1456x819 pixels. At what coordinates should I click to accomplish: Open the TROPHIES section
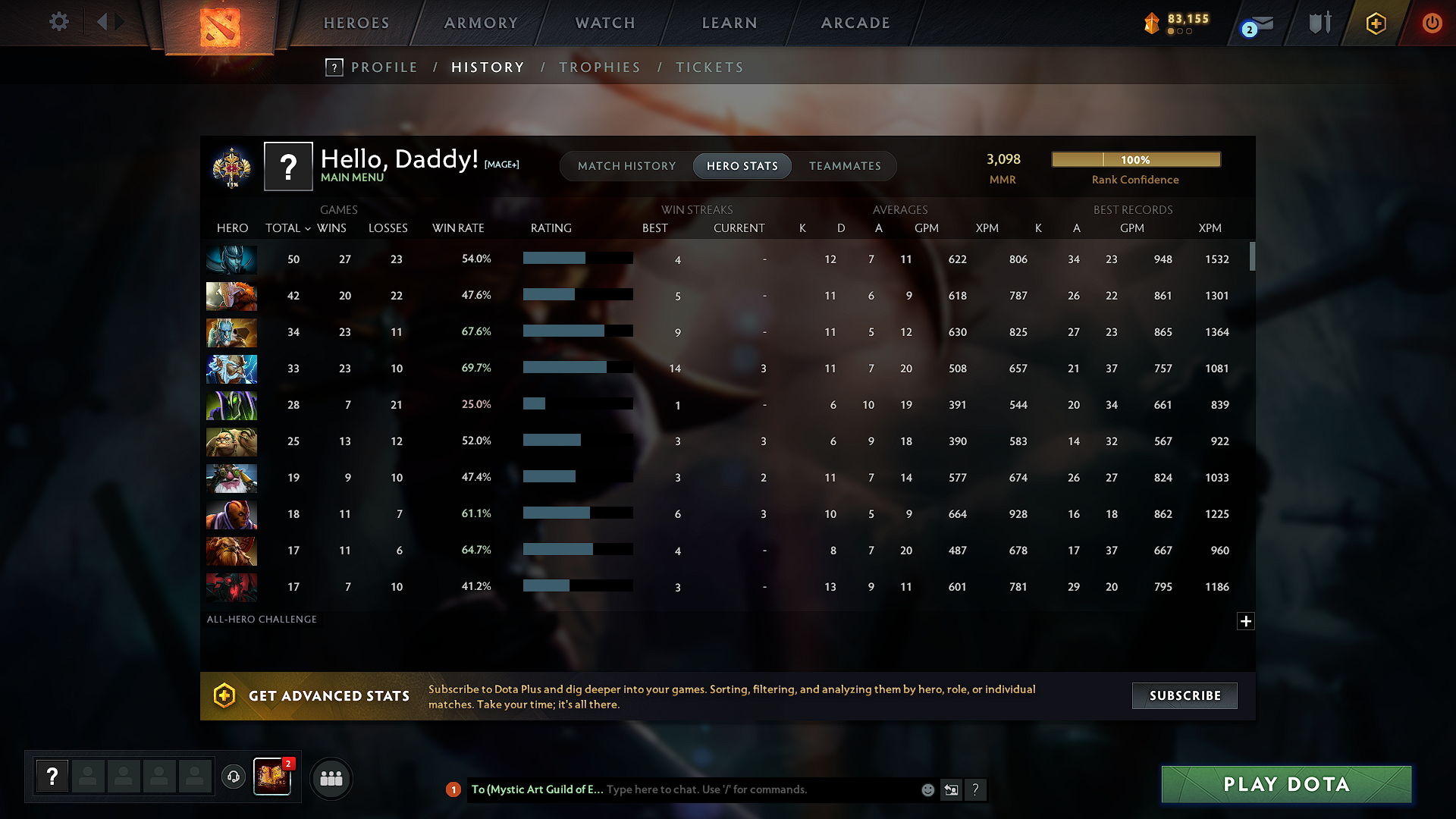599,67
